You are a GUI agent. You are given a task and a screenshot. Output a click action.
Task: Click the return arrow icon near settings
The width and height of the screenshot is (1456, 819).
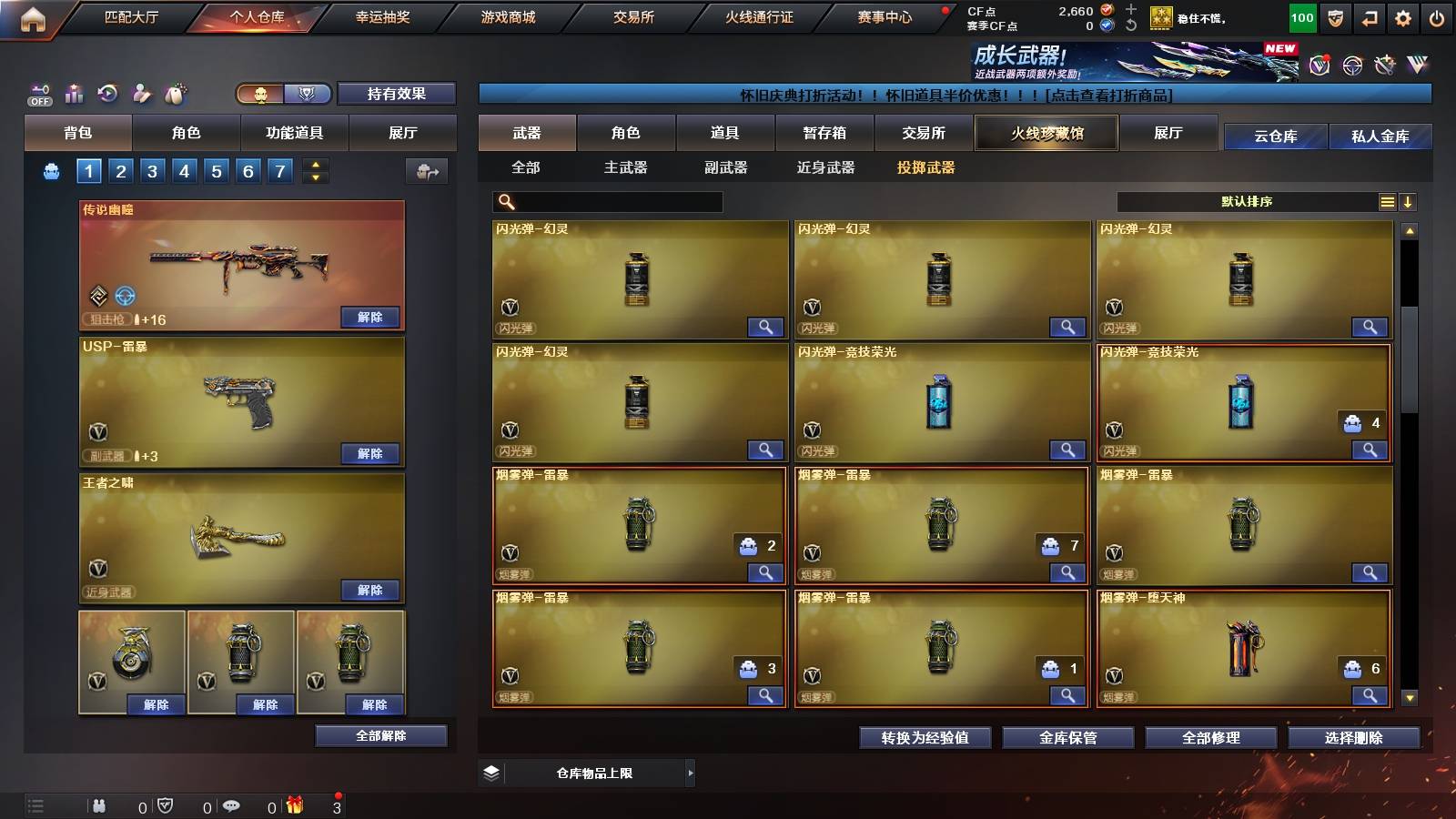[x=1369, y=15]
